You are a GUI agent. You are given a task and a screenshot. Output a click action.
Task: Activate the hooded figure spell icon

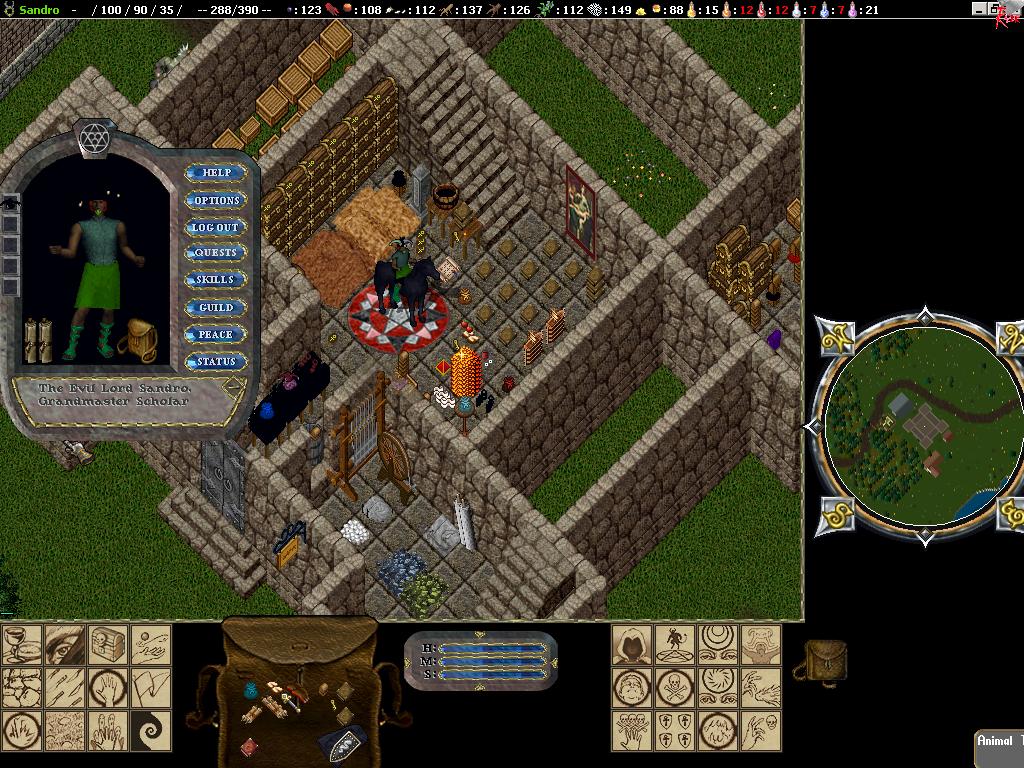pyautogui.click(x=633, y=644)
